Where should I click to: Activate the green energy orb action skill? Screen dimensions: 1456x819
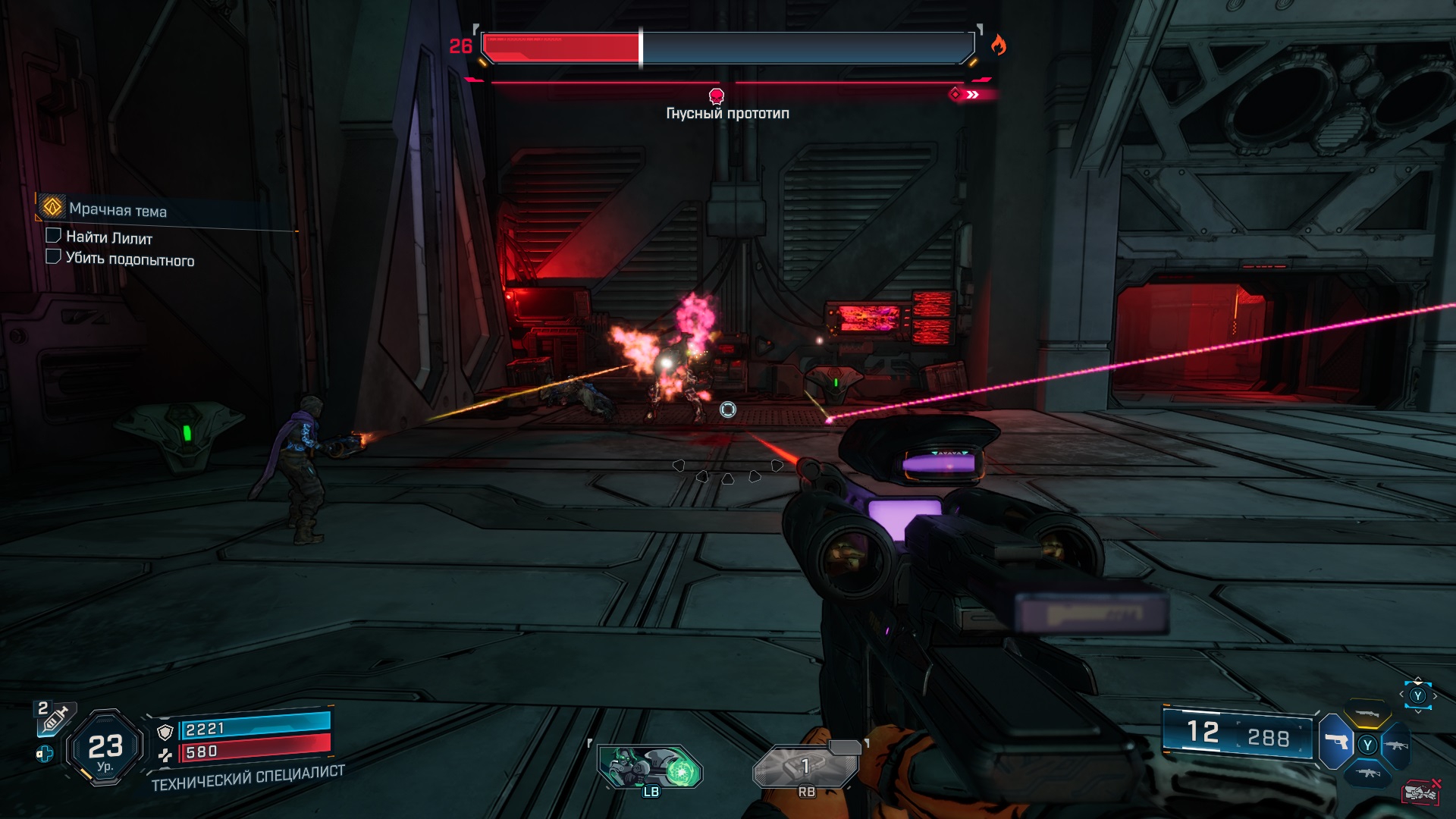coord(651,767)
